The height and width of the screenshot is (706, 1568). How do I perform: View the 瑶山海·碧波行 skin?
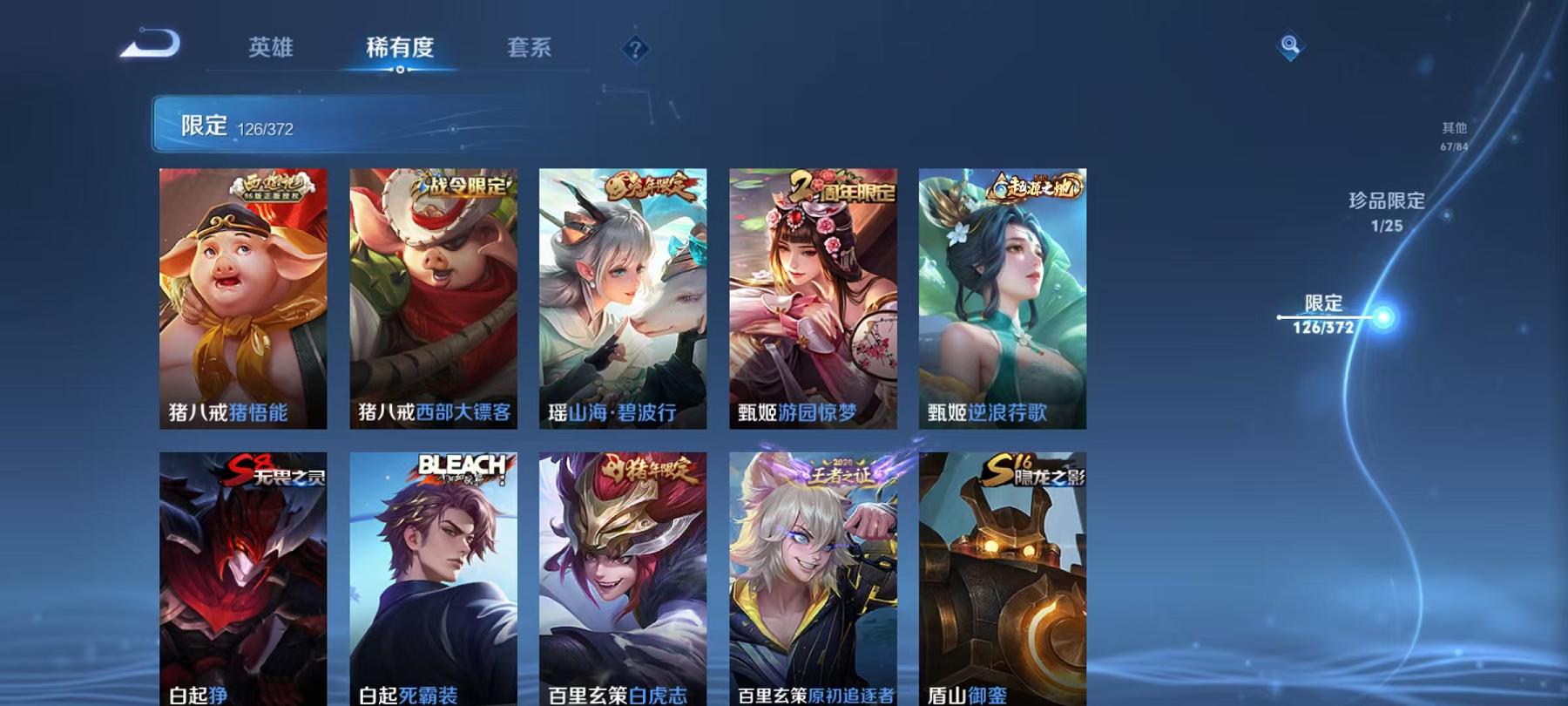pos(624,296)
